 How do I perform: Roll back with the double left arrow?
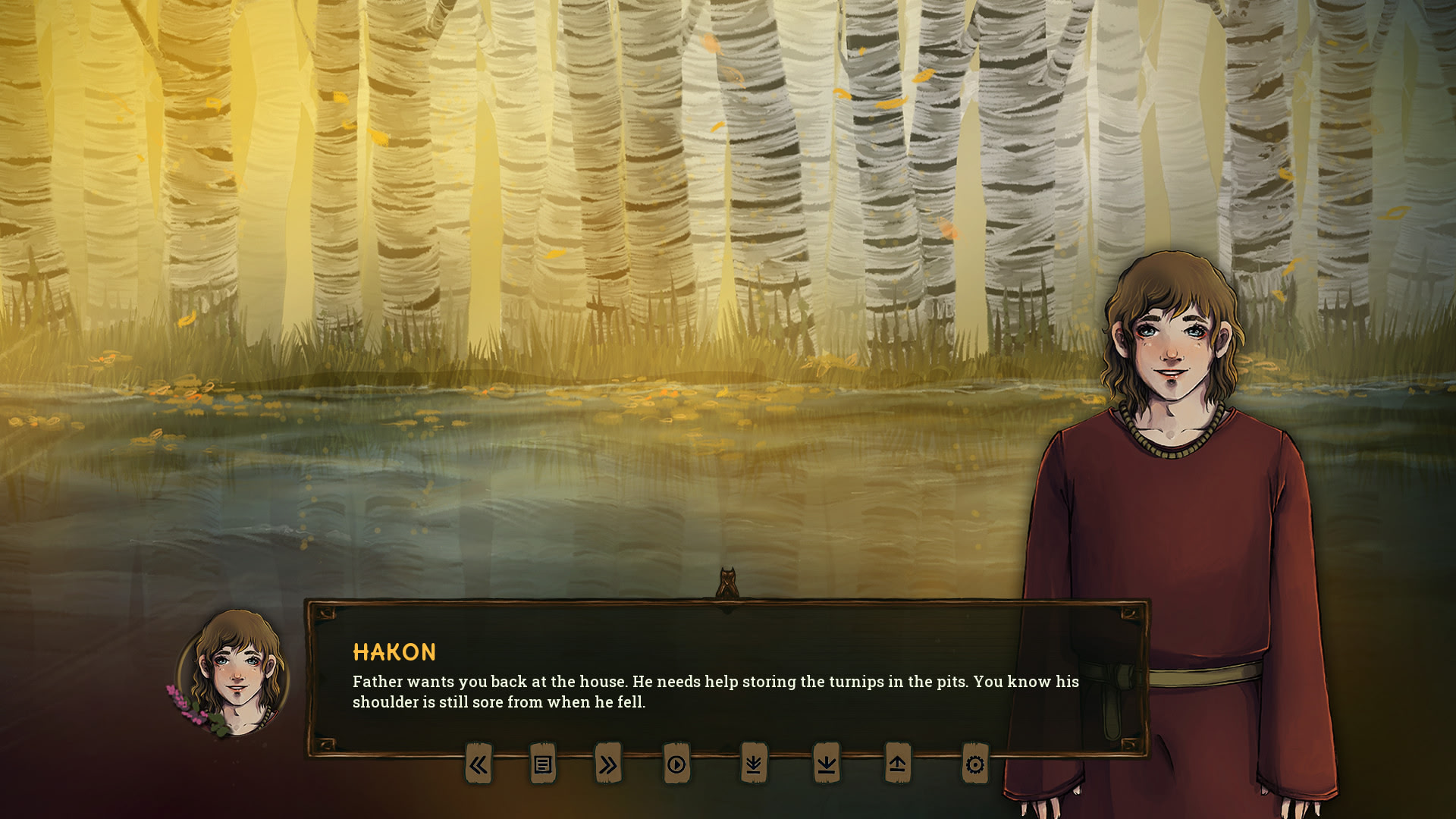[478, 764]
